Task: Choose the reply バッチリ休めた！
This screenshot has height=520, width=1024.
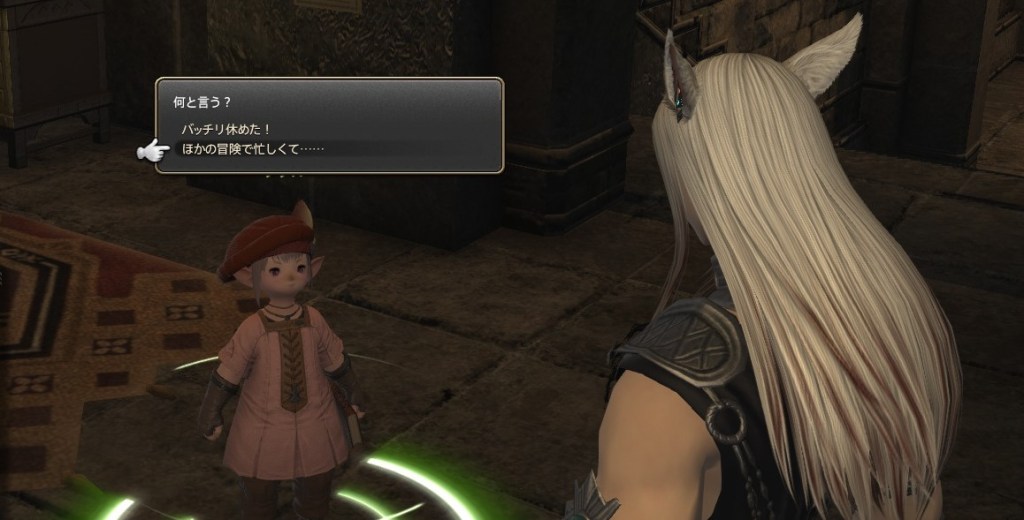Action: click(227, 130)
